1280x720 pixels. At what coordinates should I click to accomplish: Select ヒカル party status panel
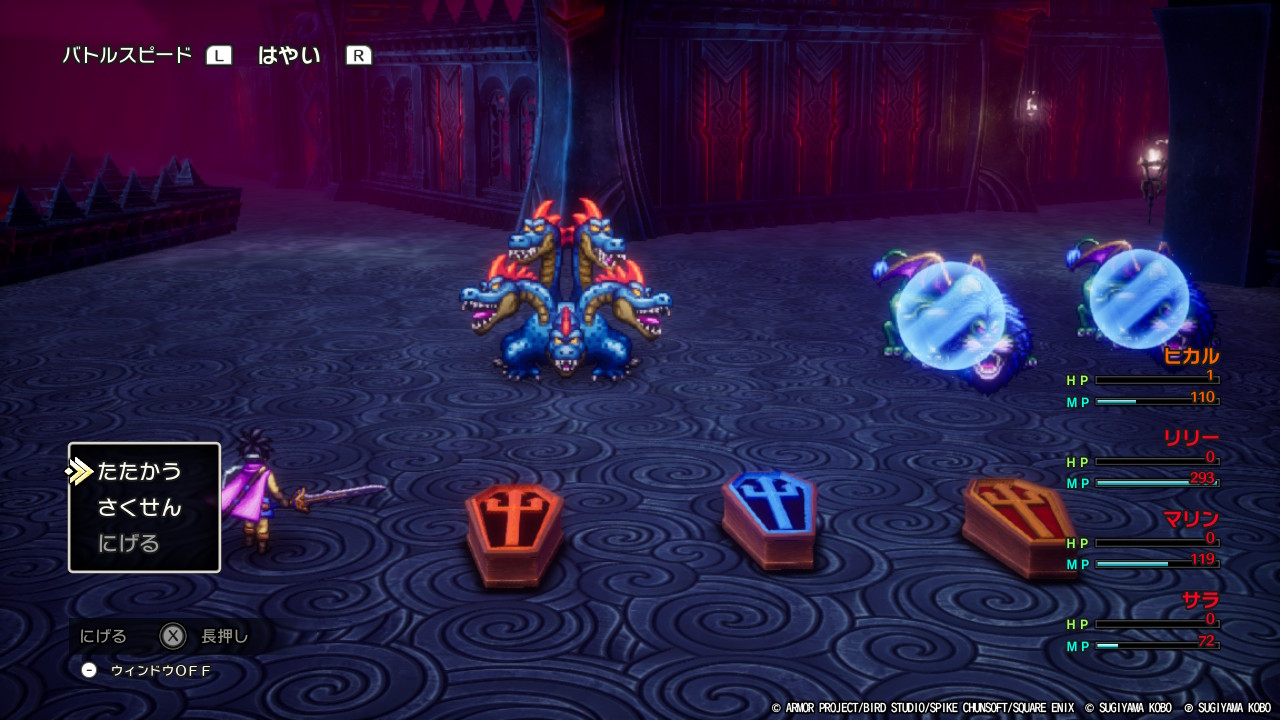tap(1144, 379)
